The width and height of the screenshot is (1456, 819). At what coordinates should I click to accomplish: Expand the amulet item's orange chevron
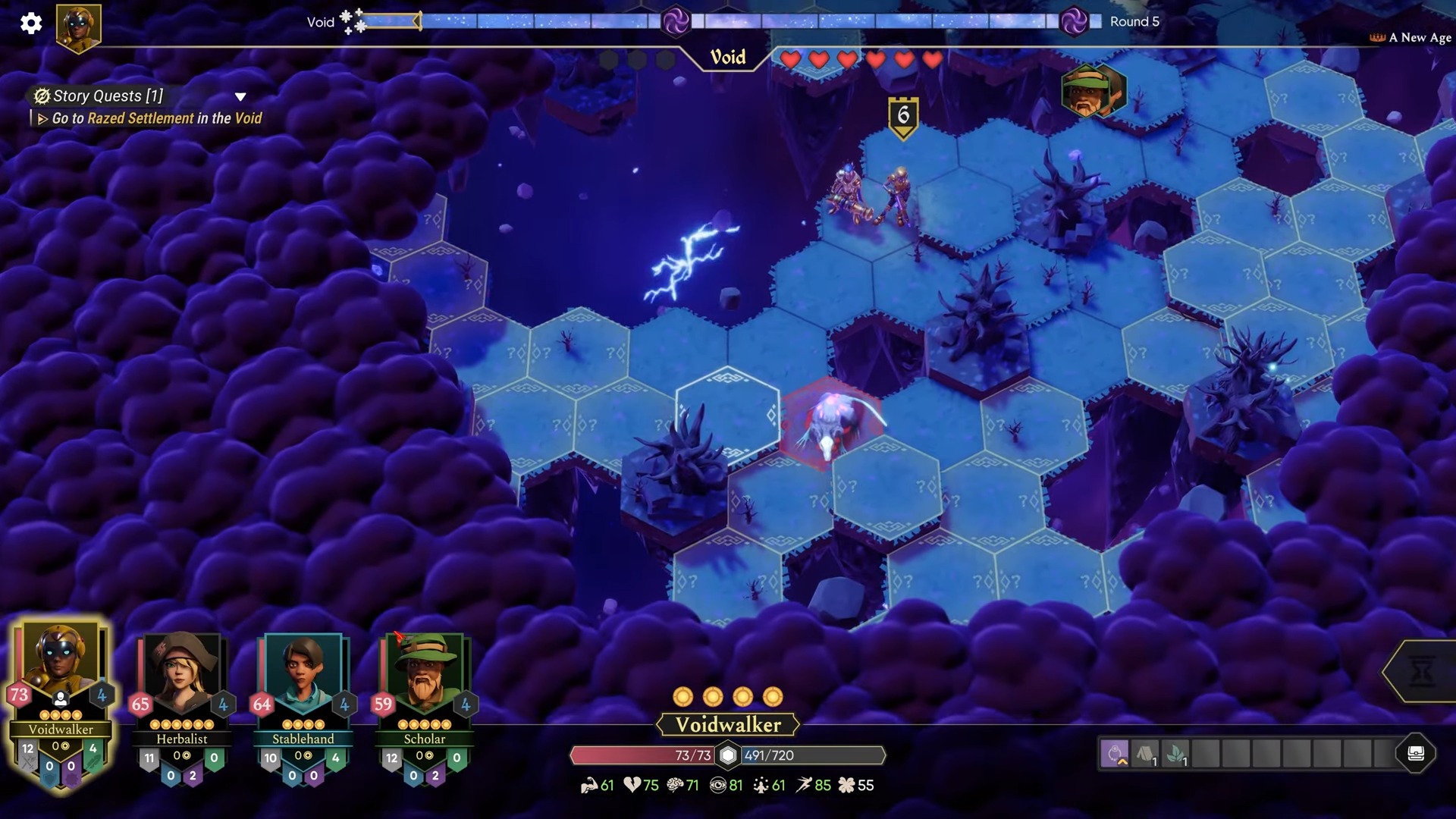pyautogui.click(x=1122, y=763)
